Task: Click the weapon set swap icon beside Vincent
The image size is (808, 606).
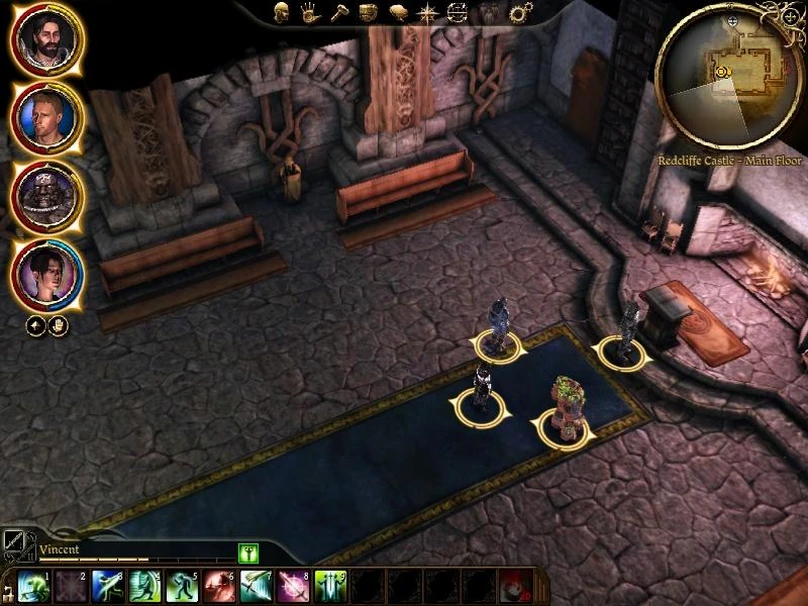Action: (17, 544)
